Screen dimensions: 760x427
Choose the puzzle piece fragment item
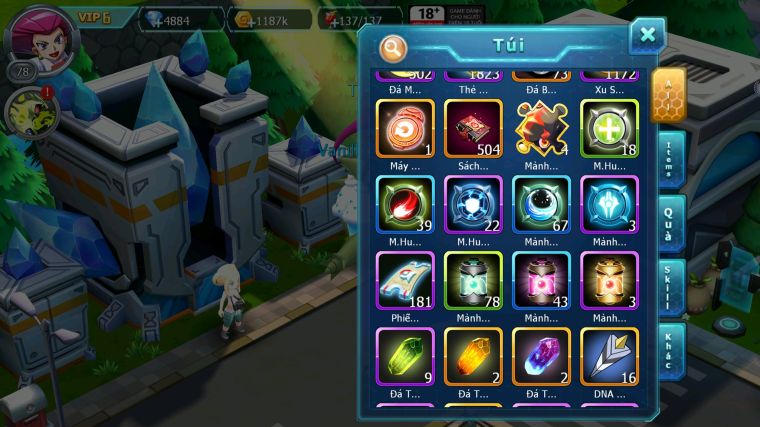click(541, 128)
